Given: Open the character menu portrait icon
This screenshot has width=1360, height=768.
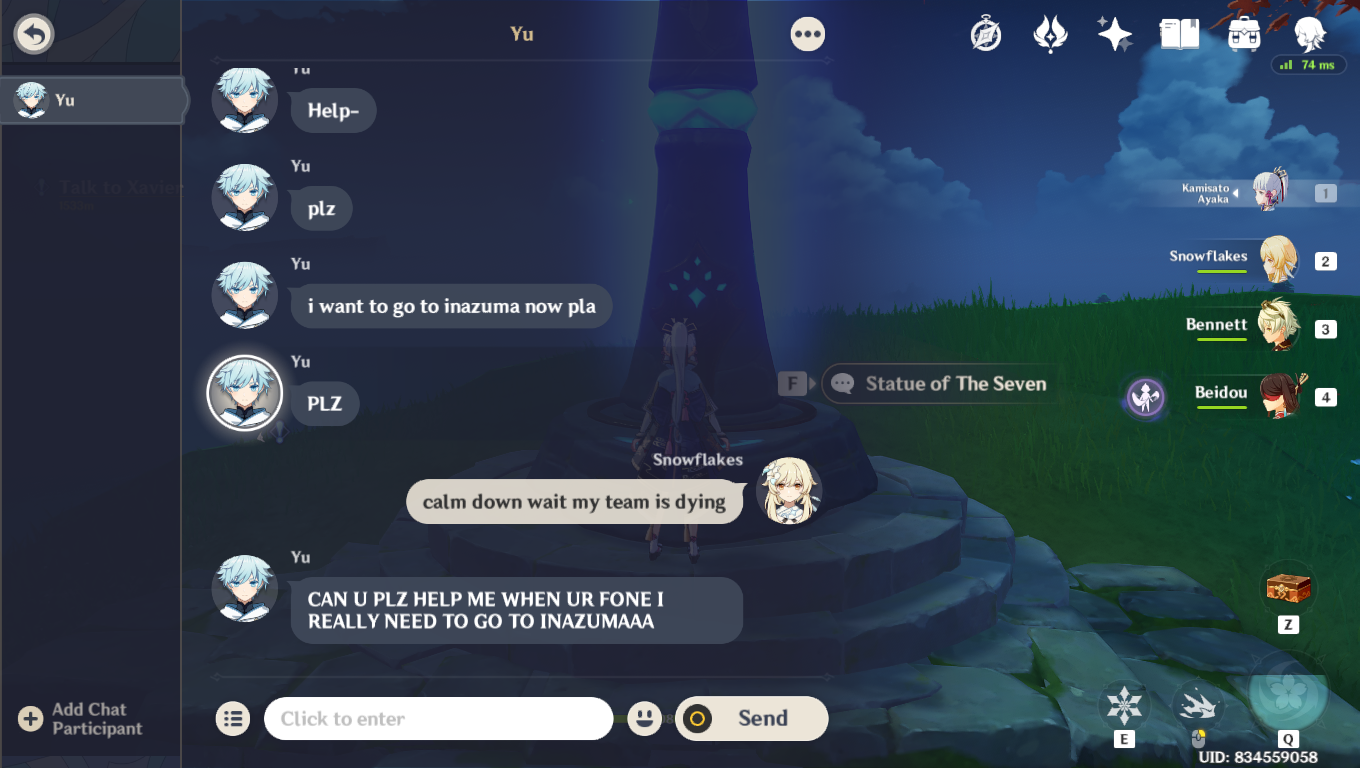Looking at the screenshot, I should click(1310, 33).
